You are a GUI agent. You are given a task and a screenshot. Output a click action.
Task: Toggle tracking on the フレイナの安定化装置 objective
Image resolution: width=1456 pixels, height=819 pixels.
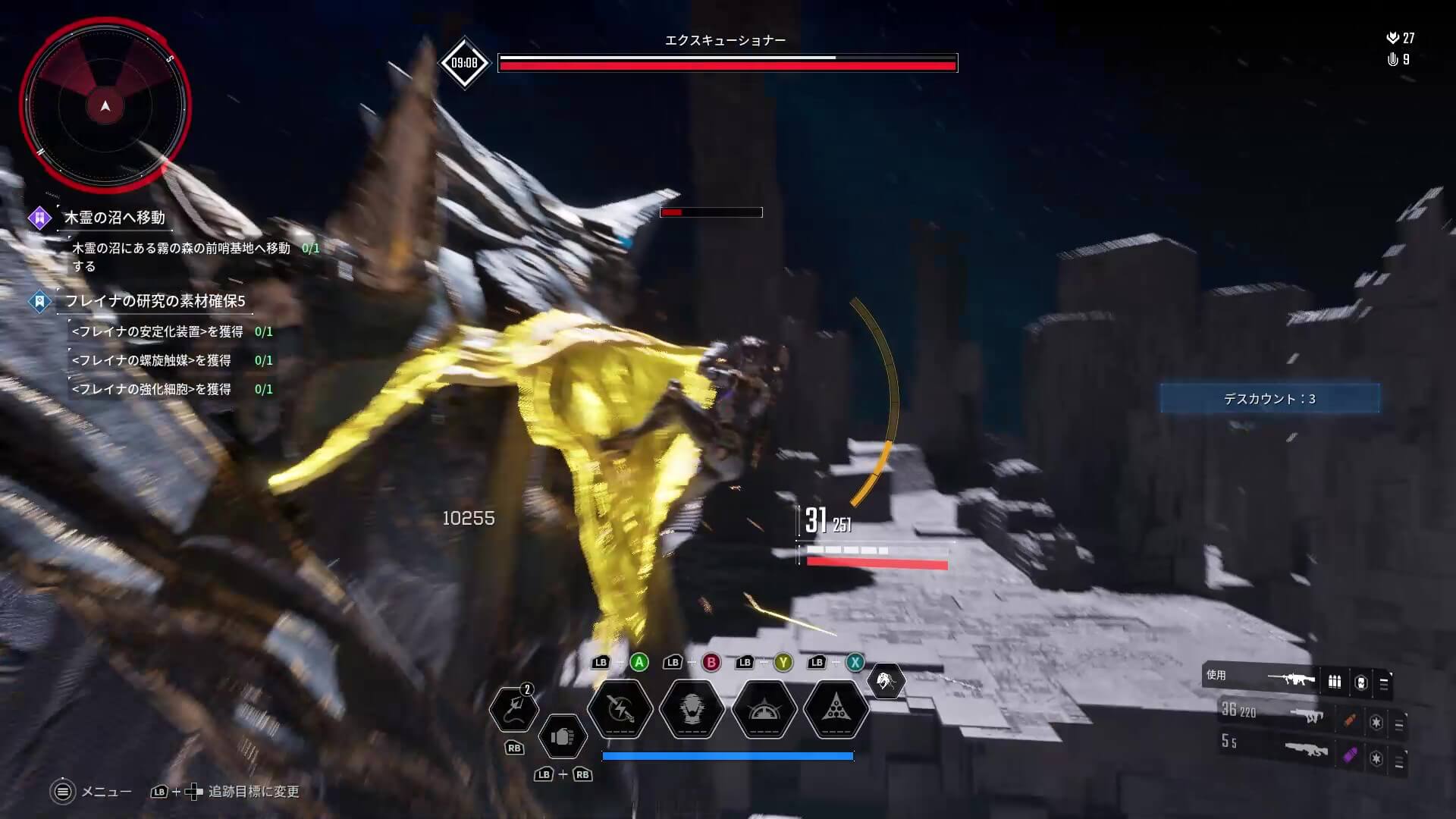coord(152,331)
